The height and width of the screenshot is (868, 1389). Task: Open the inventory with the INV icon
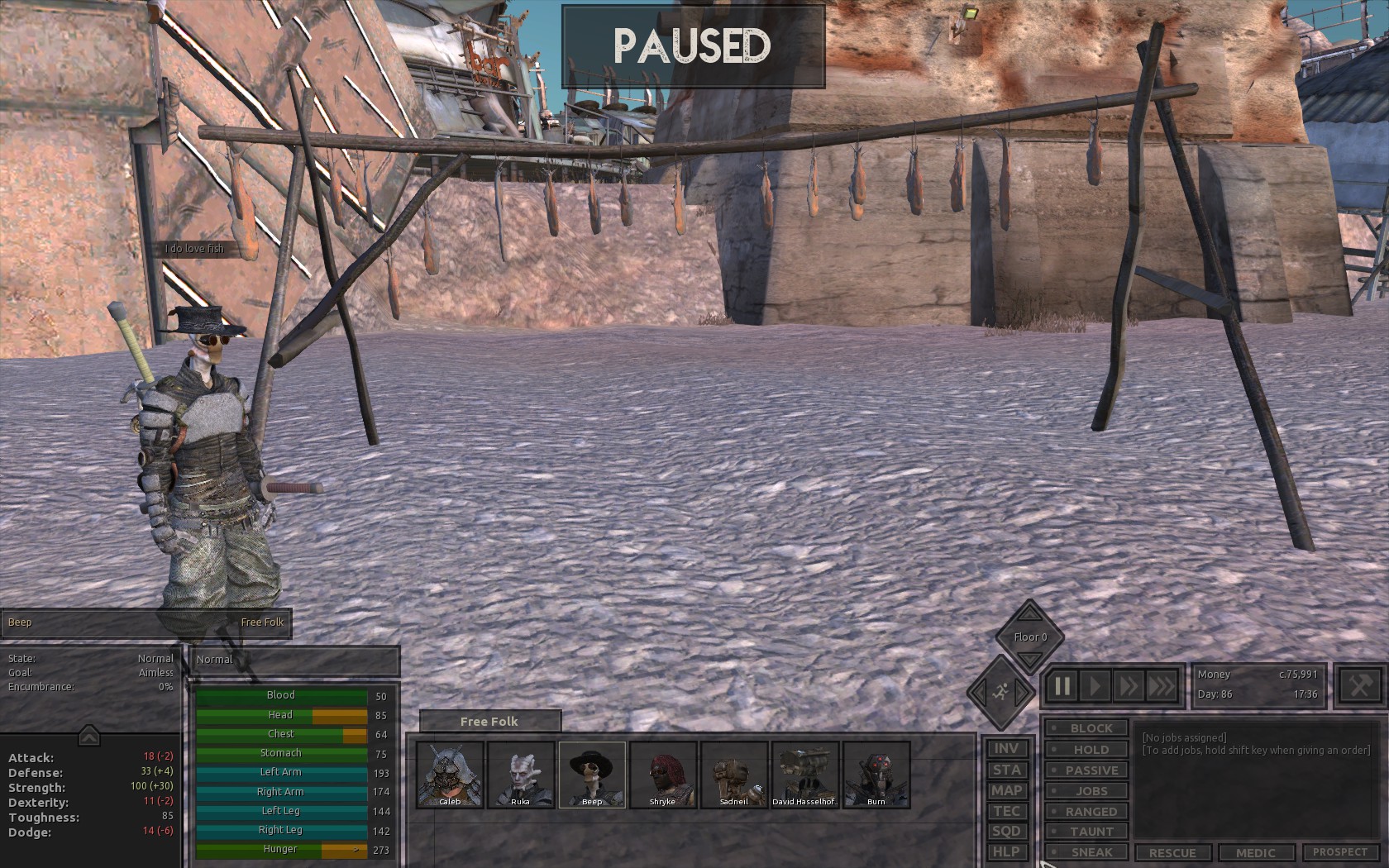tap(1007, 748)
